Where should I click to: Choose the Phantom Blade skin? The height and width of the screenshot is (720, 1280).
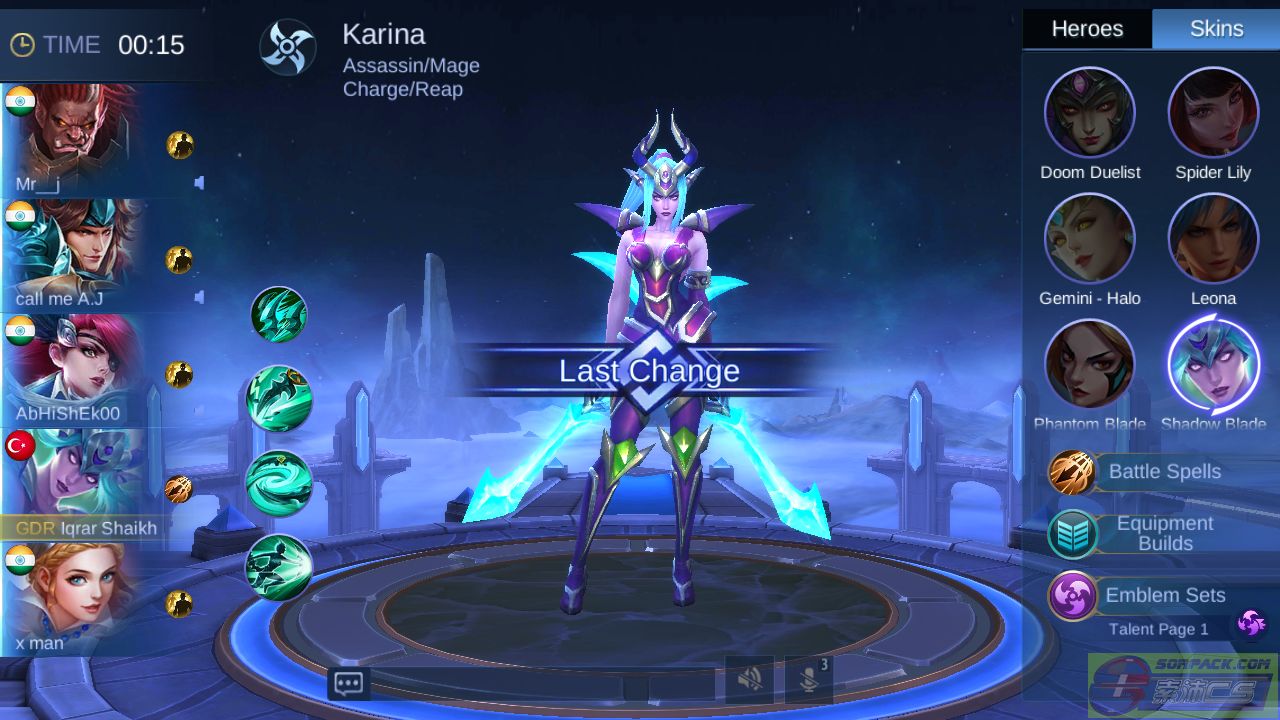coord(1089,365)
